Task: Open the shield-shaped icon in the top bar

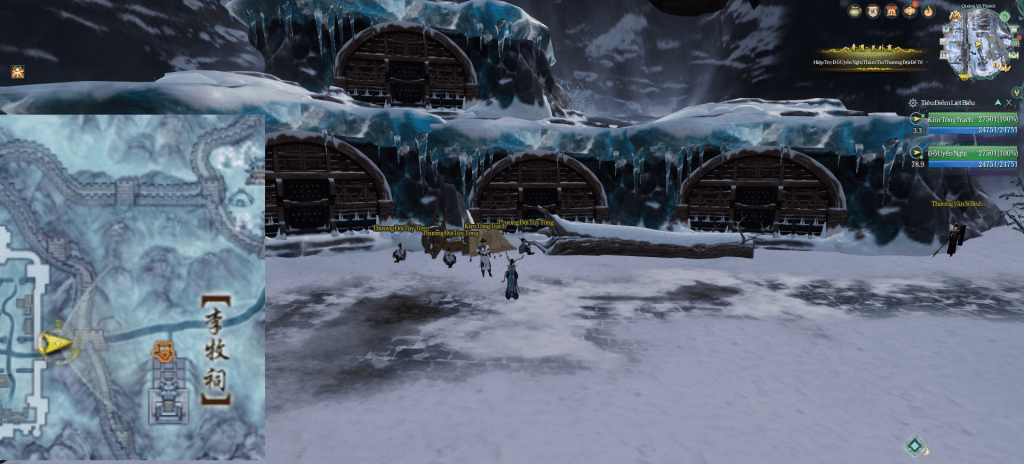Action: [875, 11]
